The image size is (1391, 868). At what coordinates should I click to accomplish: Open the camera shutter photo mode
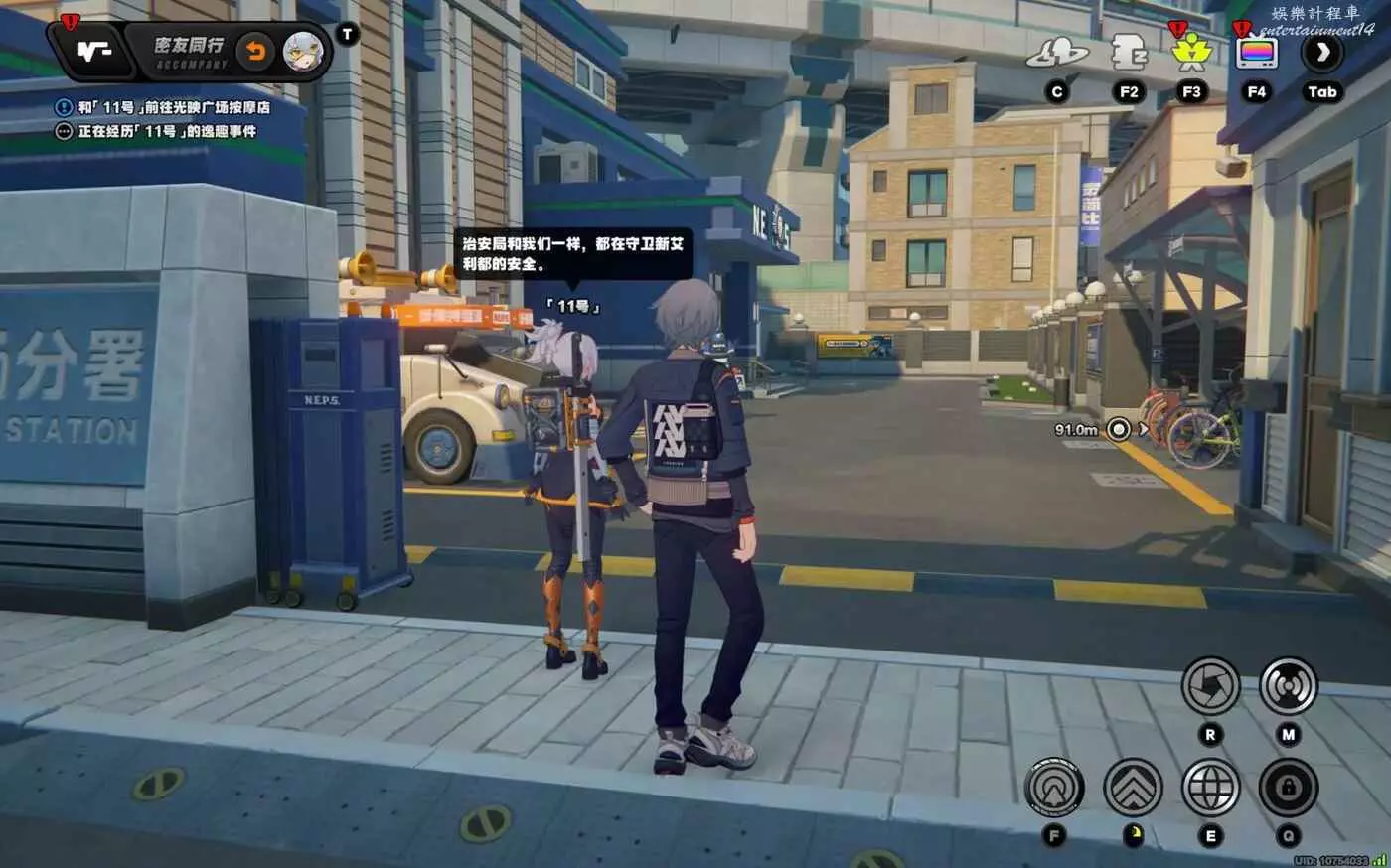pyautogui.click(x=1210, y=686)
